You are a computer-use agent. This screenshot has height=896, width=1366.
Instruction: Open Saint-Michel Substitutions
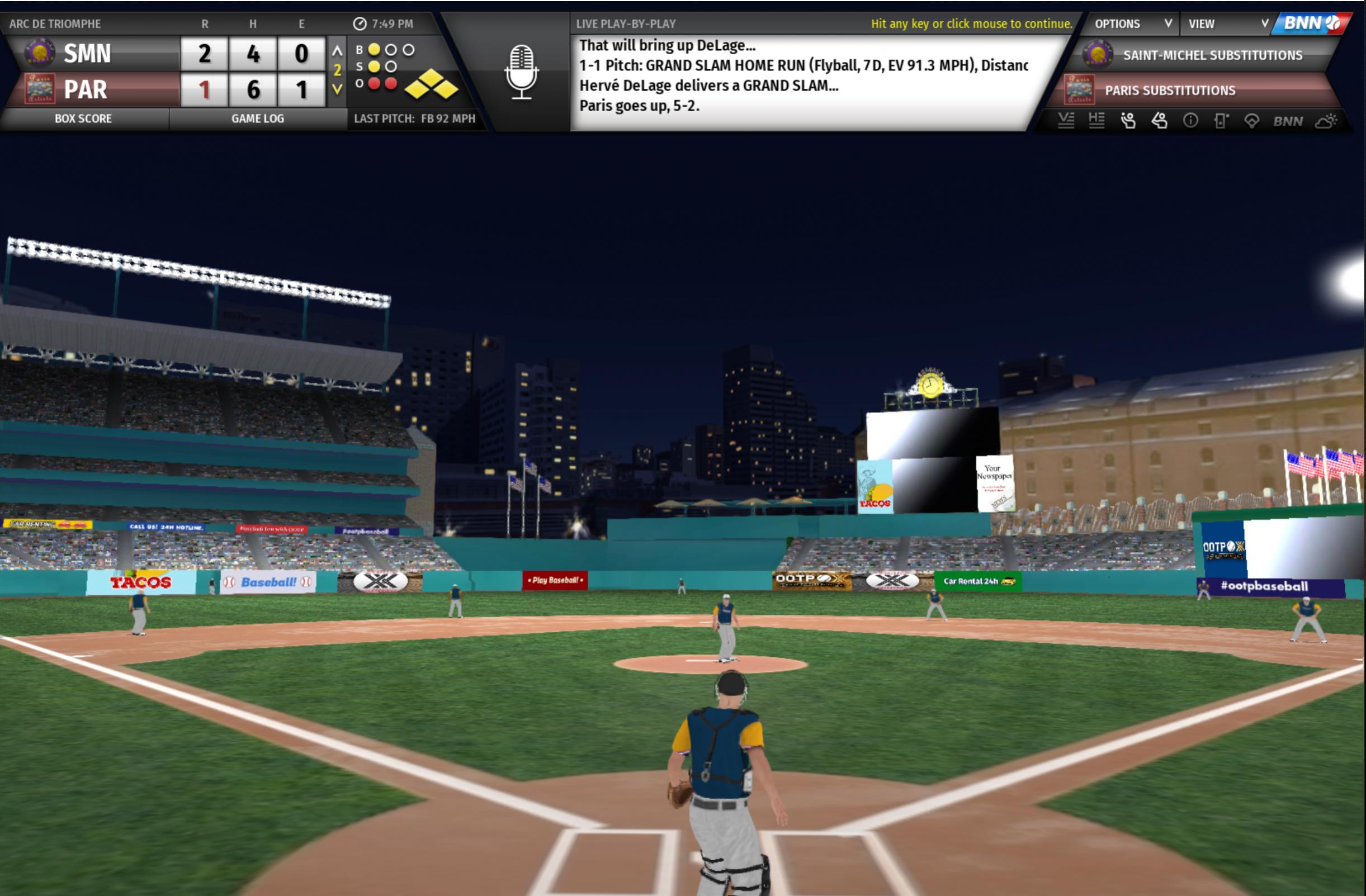click(x=1211, y=56)
